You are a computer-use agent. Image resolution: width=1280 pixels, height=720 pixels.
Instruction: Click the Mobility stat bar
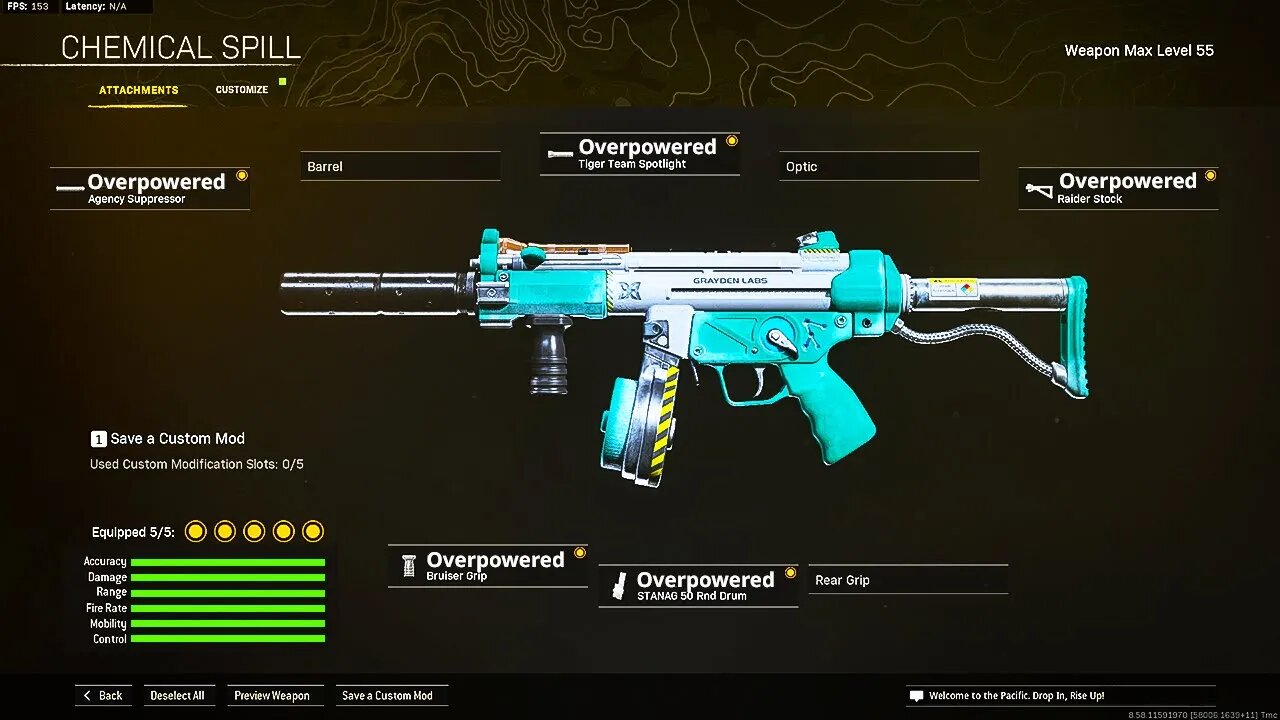(228, 623)
